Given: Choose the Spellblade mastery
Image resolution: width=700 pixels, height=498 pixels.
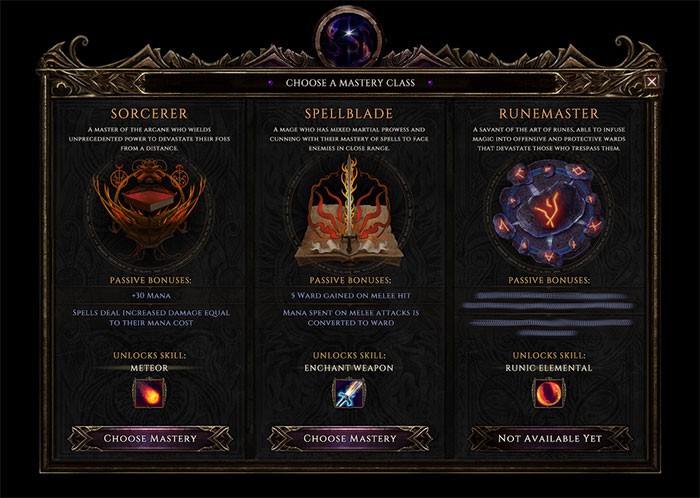Looking at the screenshot, I should (350, 438).
